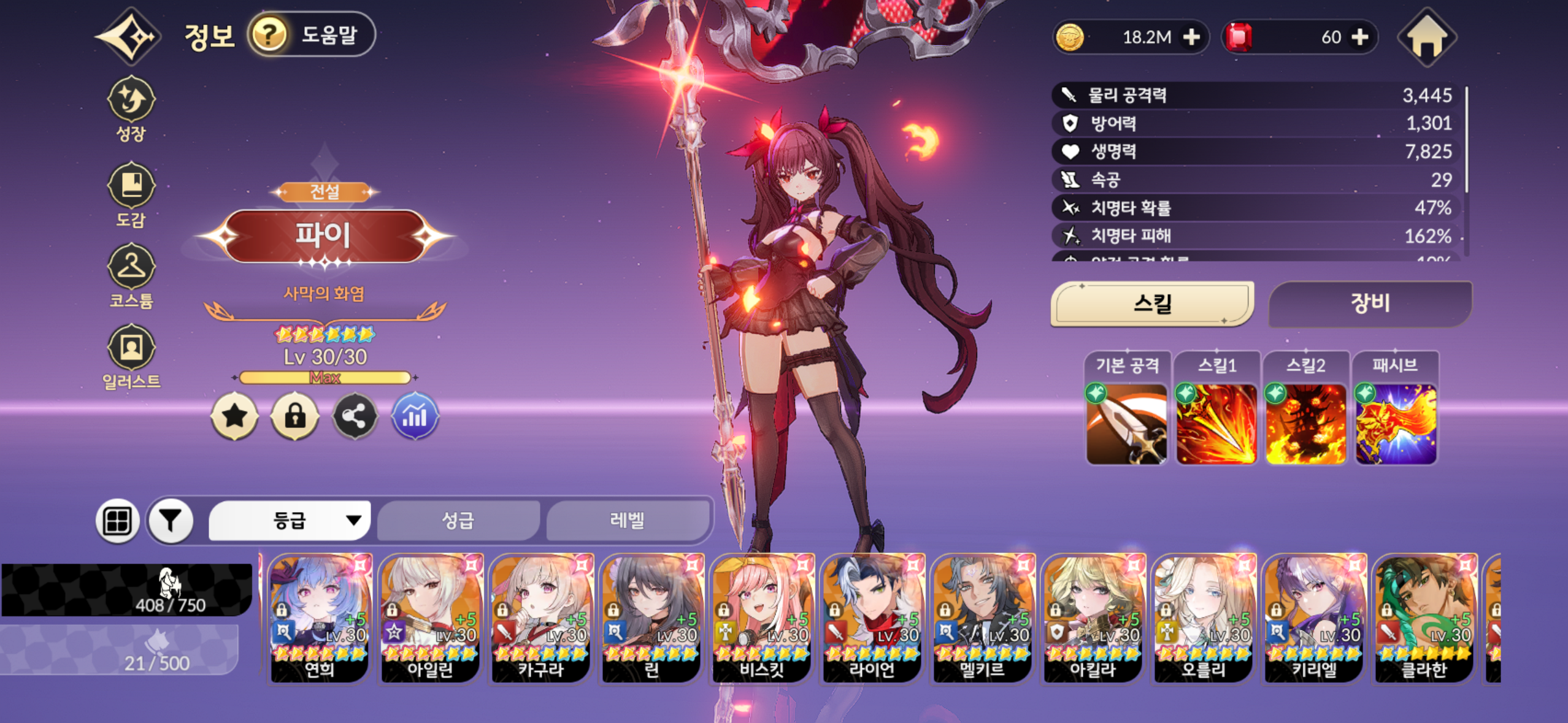Add more gold coins with plus button
This screenshot has height=723, width=1568.
pos(1191,37)
